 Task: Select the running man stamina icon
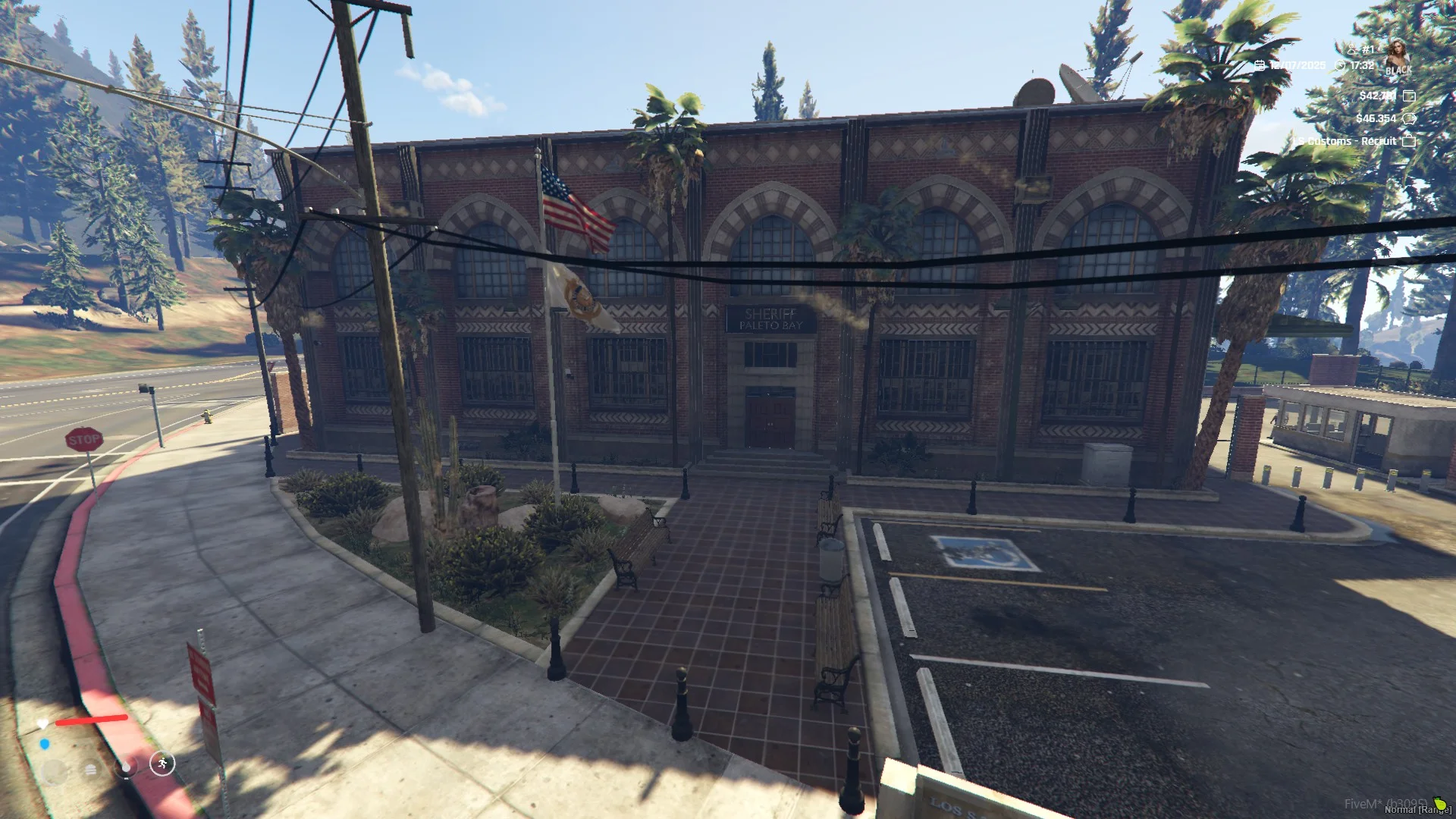pyautogui.click(x=162, y=764)
